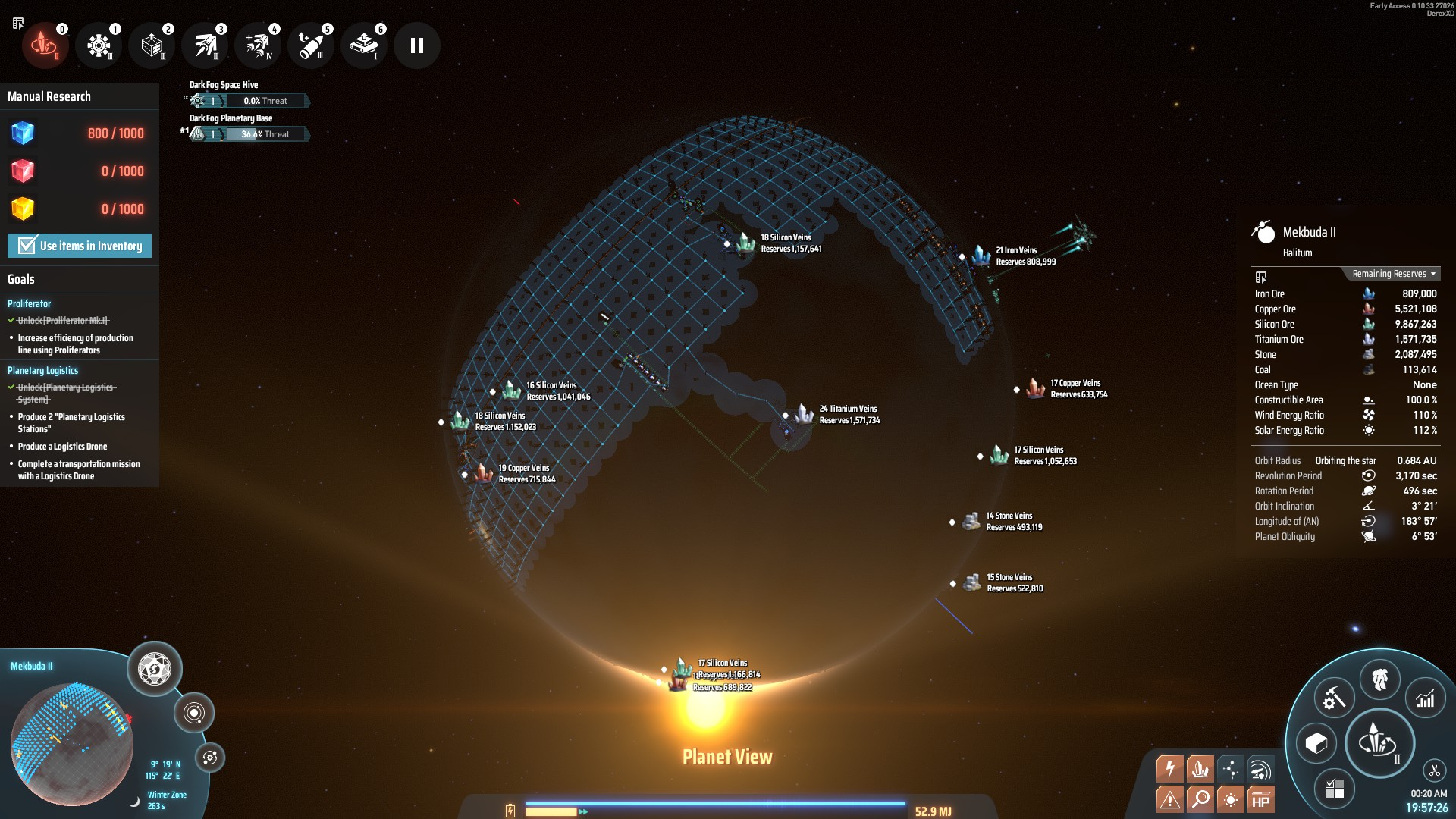This screenshot has width=1456, height=819.
Task: Toggle the power grid lightning overlay
Action: [1169, 769]
